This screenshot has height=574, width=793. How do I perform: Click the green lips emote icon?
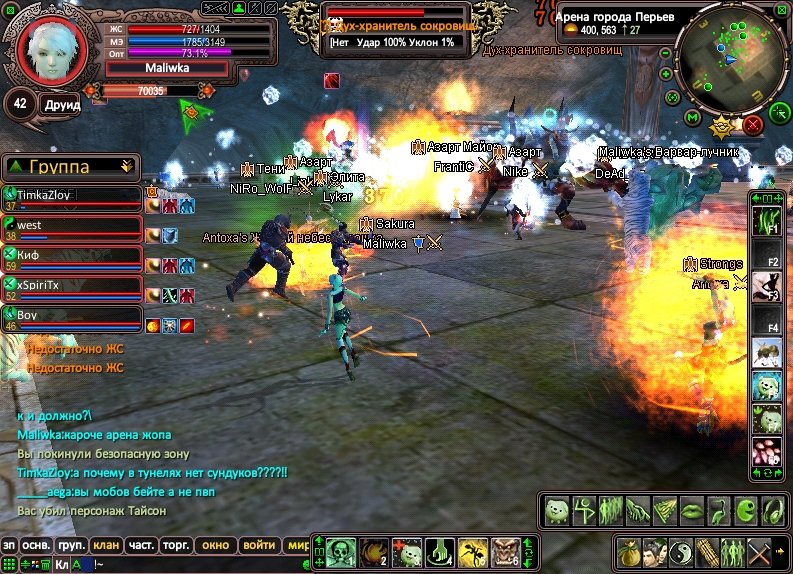point(689,511)
